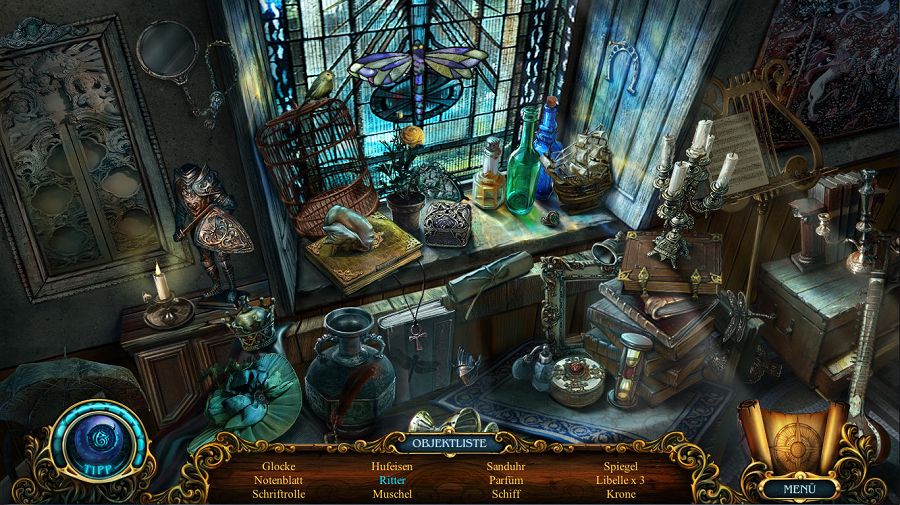The height and width of the screenshot is (505, 900).
Task: Click Spiegel in the object list
Action: pyautogui.click(x=621, y=466)
